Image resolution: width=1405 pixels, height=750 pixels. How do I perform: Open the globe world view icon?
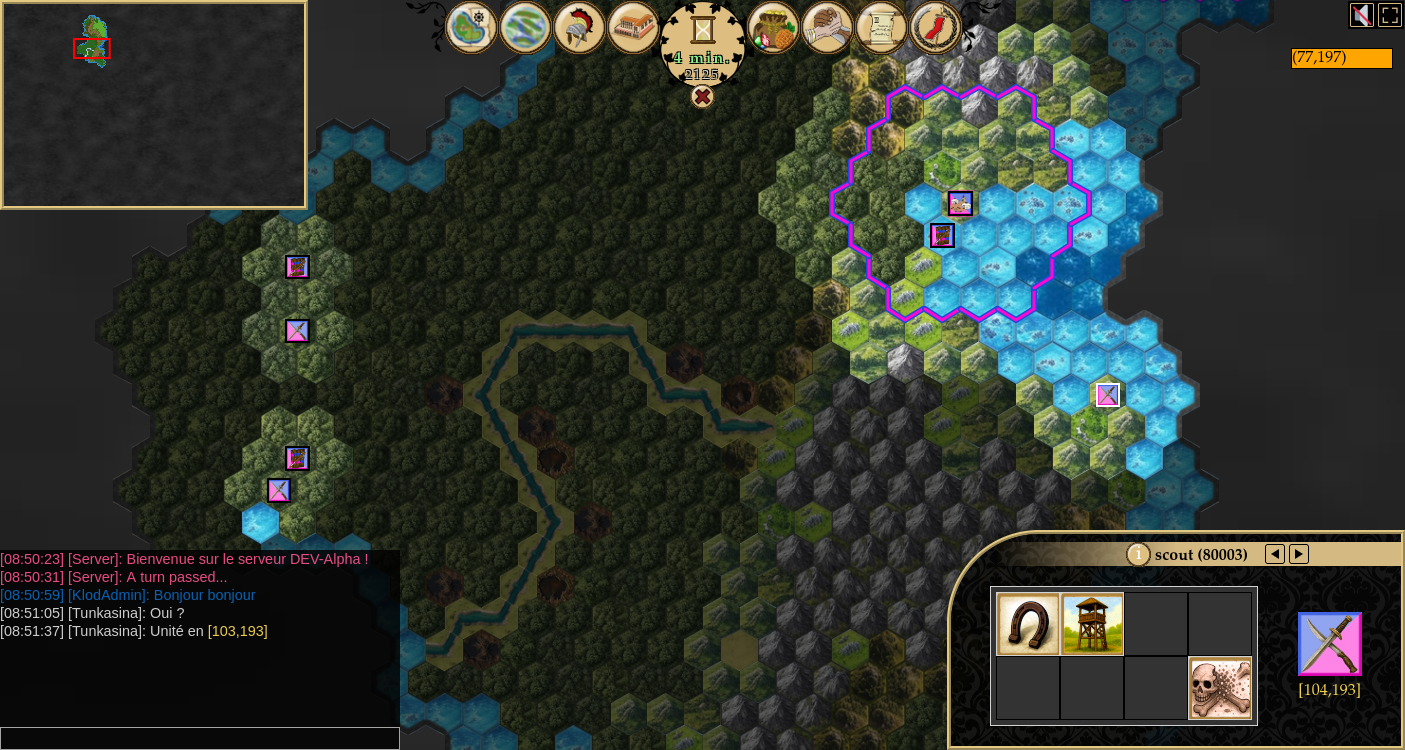click(x=525, y=28)
